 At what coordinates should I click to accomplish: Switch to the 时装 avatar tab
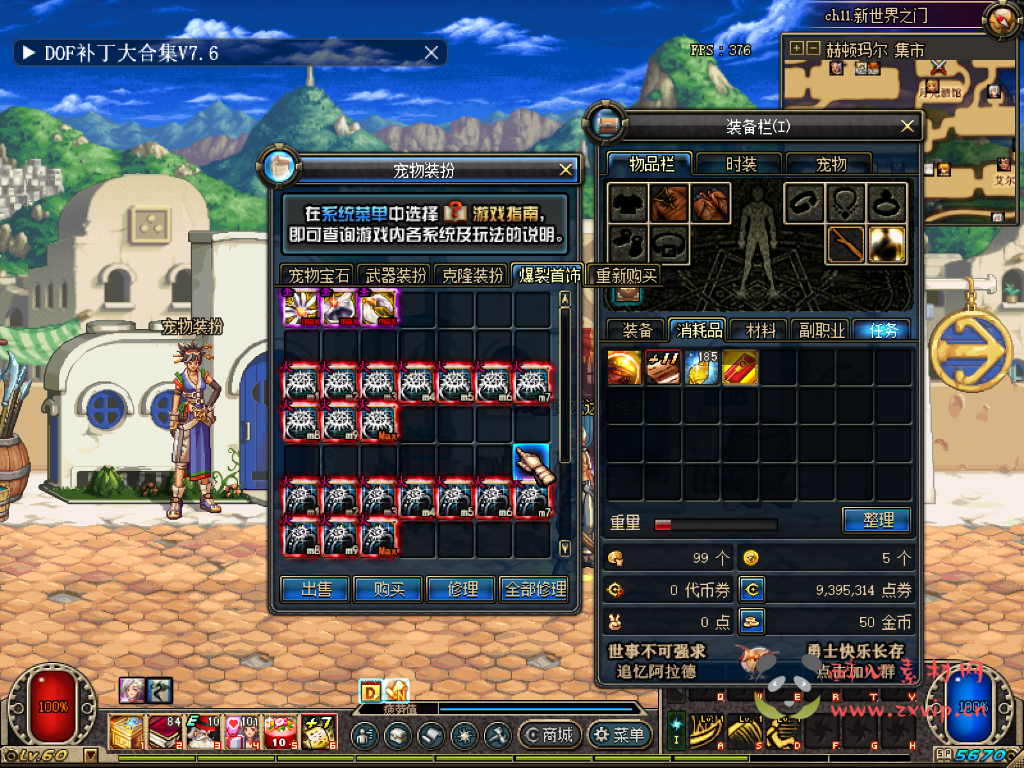(740, 164)
